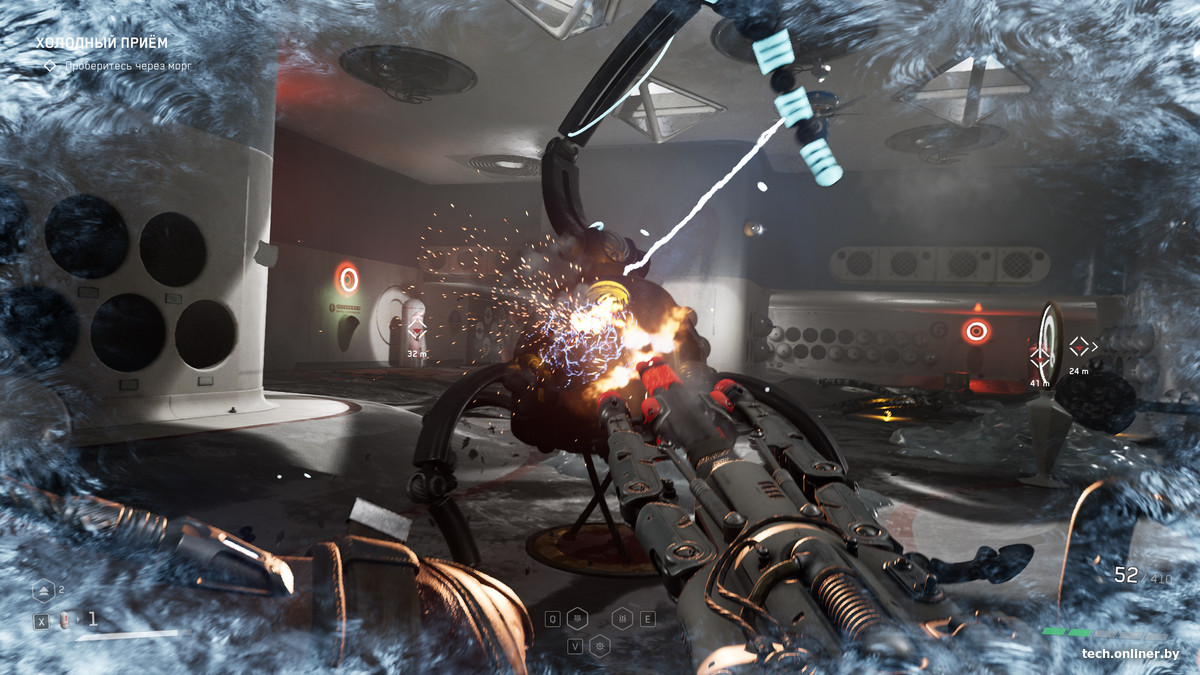Activate the hexagon ability beside the Q key
Screen dimensions: 1200x675
pyautogui.click(x=576, y=619)
